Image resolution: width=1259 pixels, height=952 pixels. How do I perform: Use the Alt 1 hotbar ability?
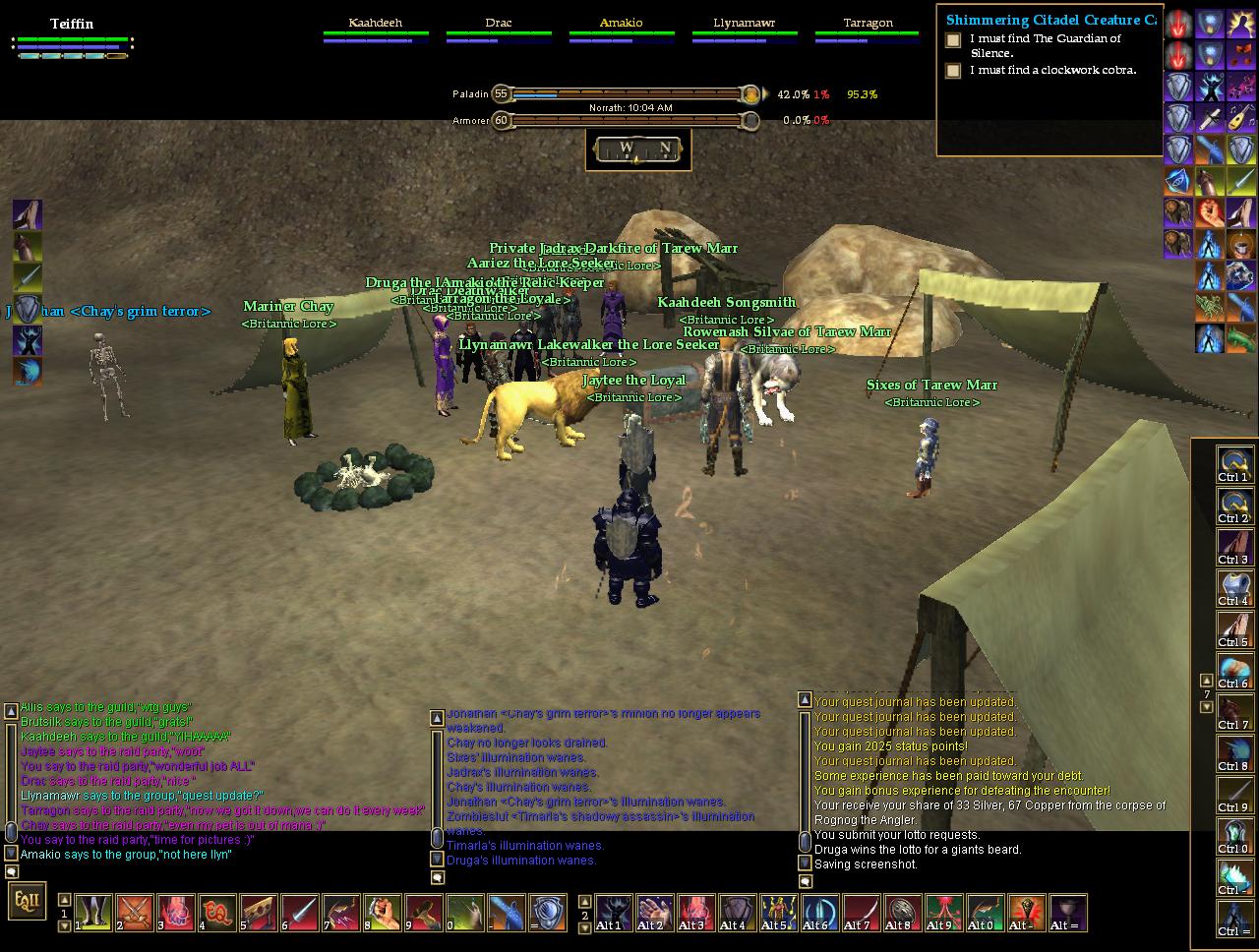point(612,913)
